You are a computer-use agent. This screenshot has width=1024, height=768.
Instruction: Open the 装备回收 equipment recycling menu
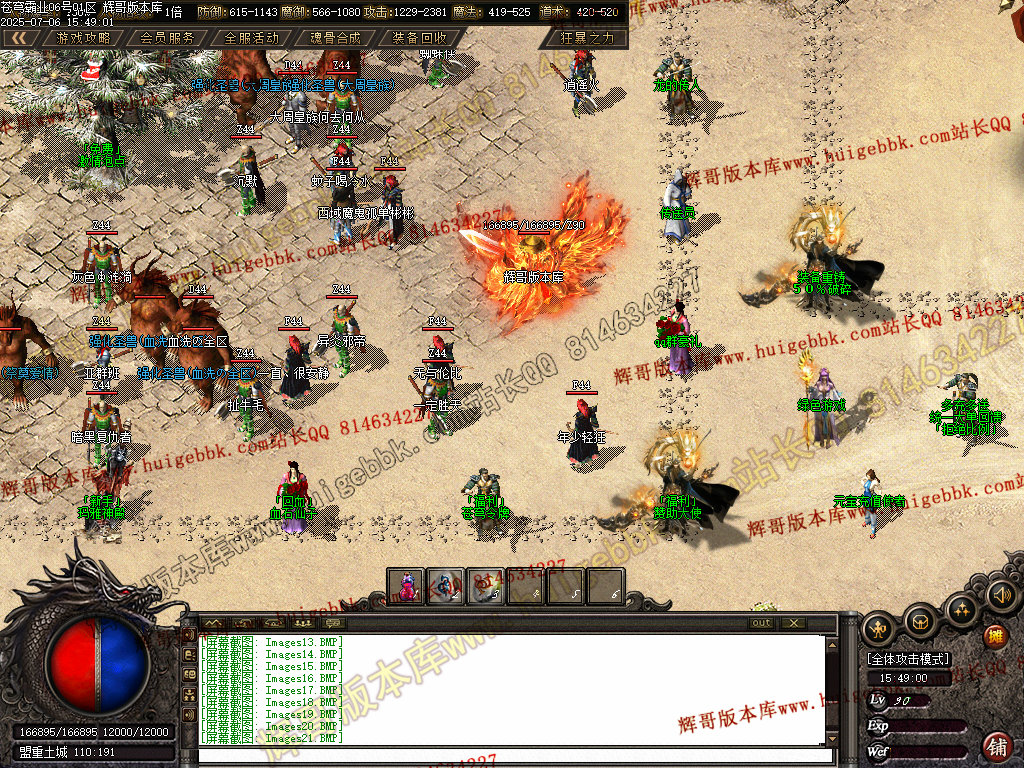[419, 38]
